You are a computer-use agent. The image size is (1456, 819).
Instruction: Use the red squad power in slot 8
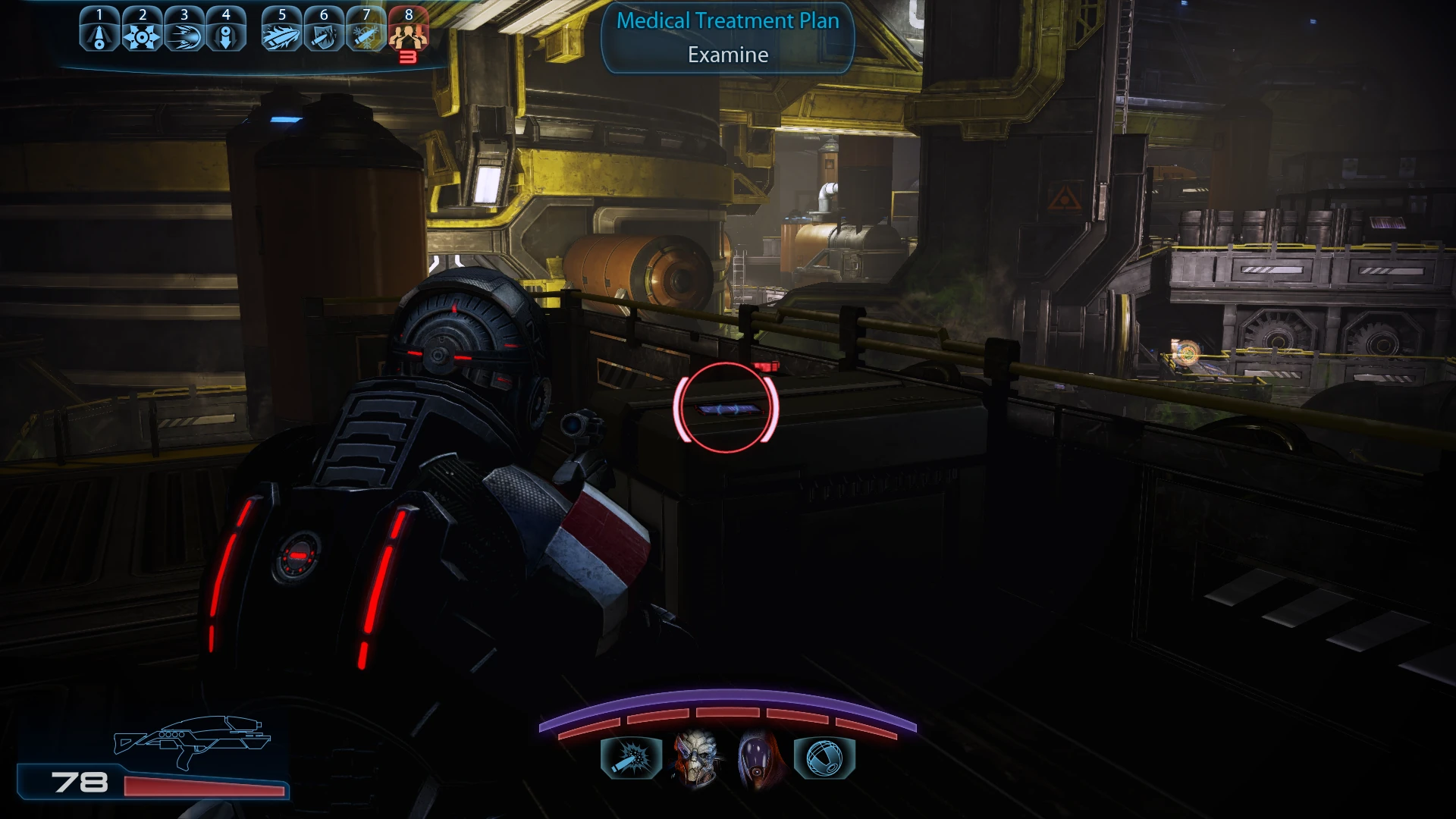point(409,35)
